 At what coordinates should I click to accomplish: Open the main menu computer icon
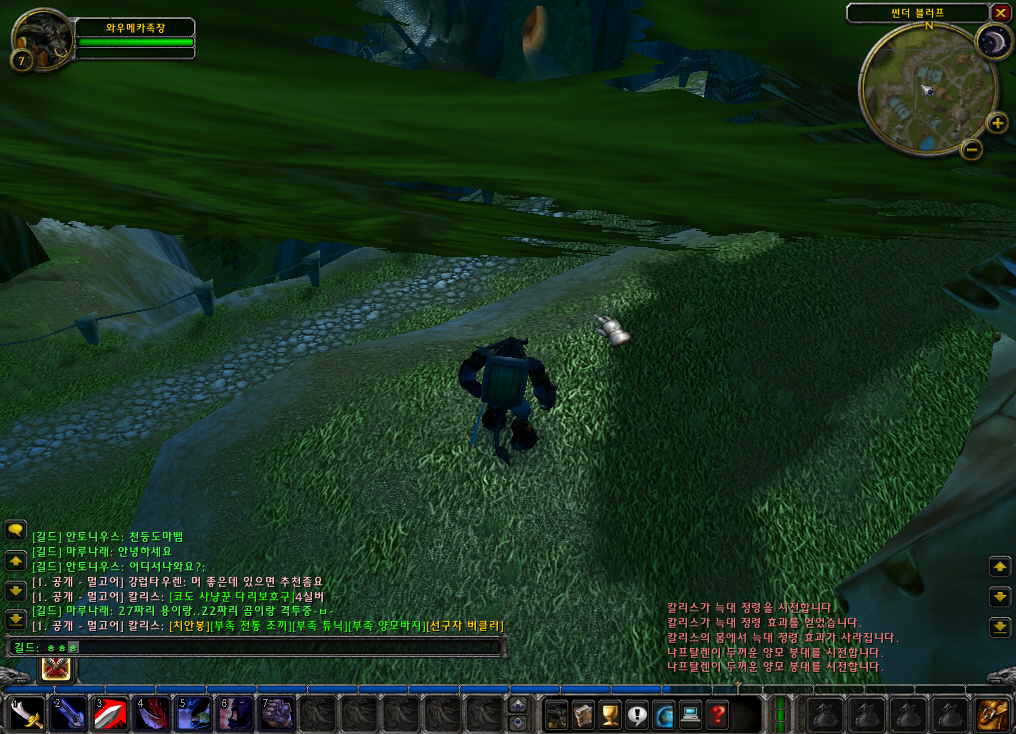click(690, 715)
